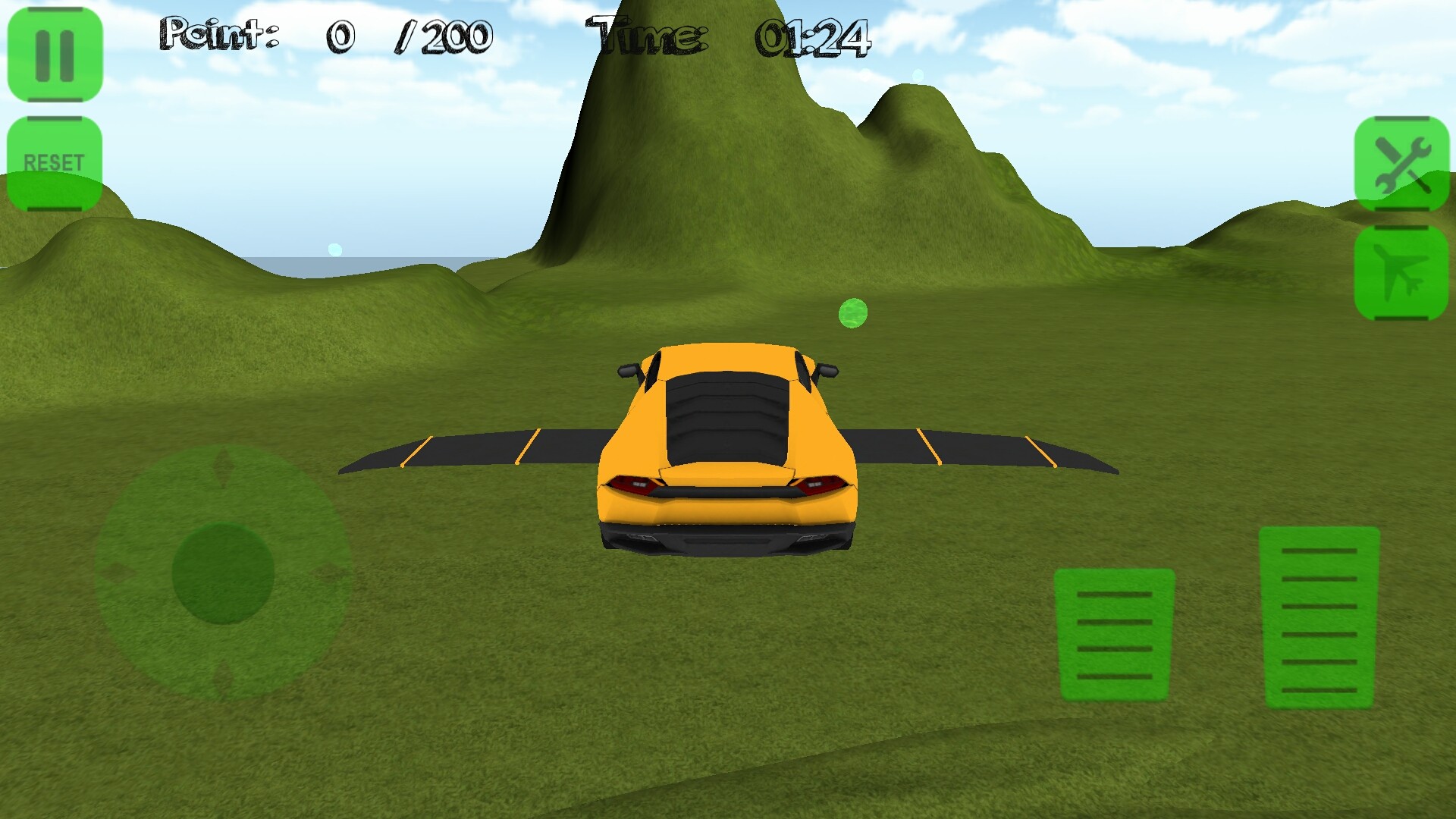1456x819 pixels.
Task: Toggle flight mode with the airplane button
Action: pos(1401,273)
